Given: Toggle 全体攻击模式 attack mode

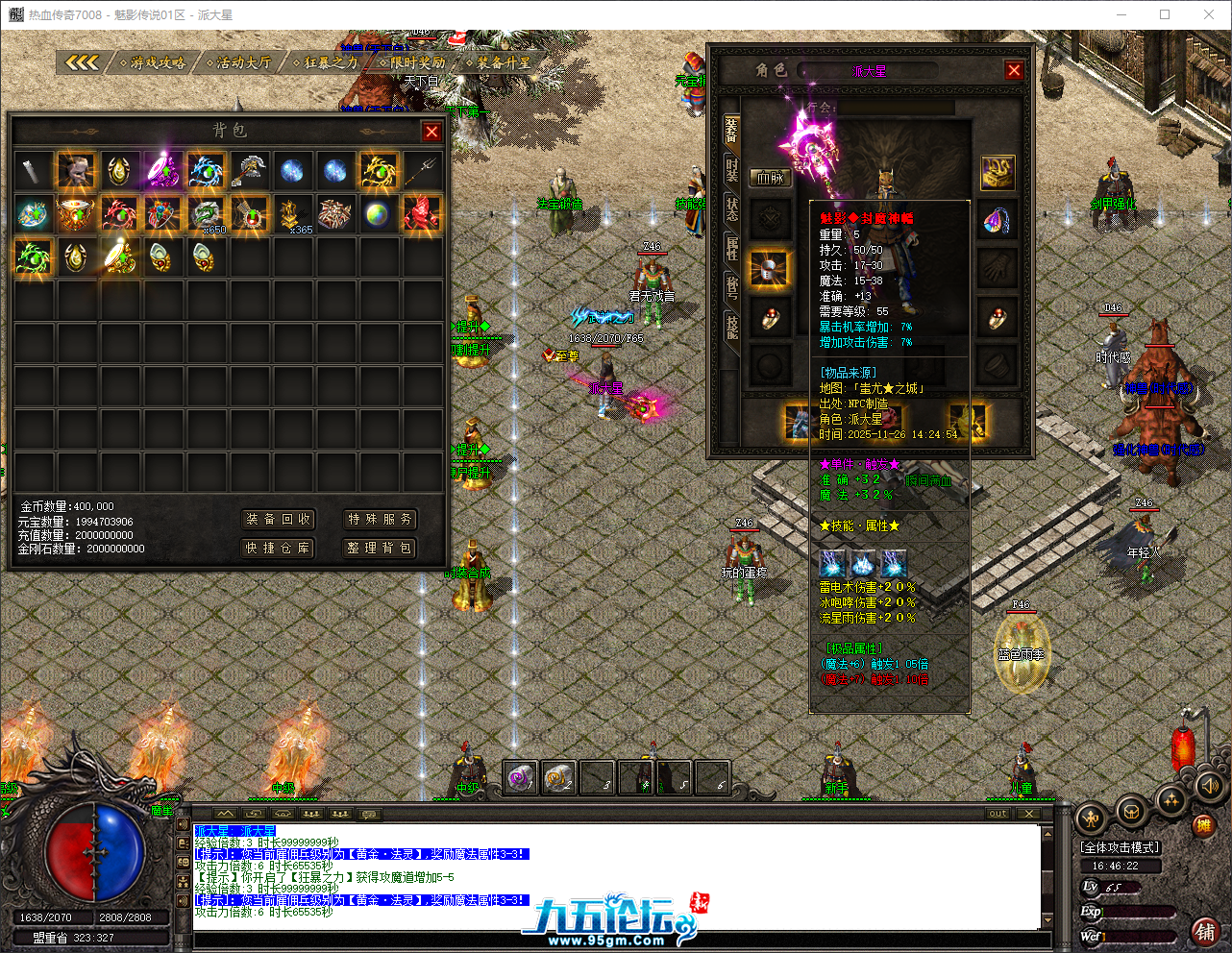Looking at the screenshot, I should [x=1121, y=847].
